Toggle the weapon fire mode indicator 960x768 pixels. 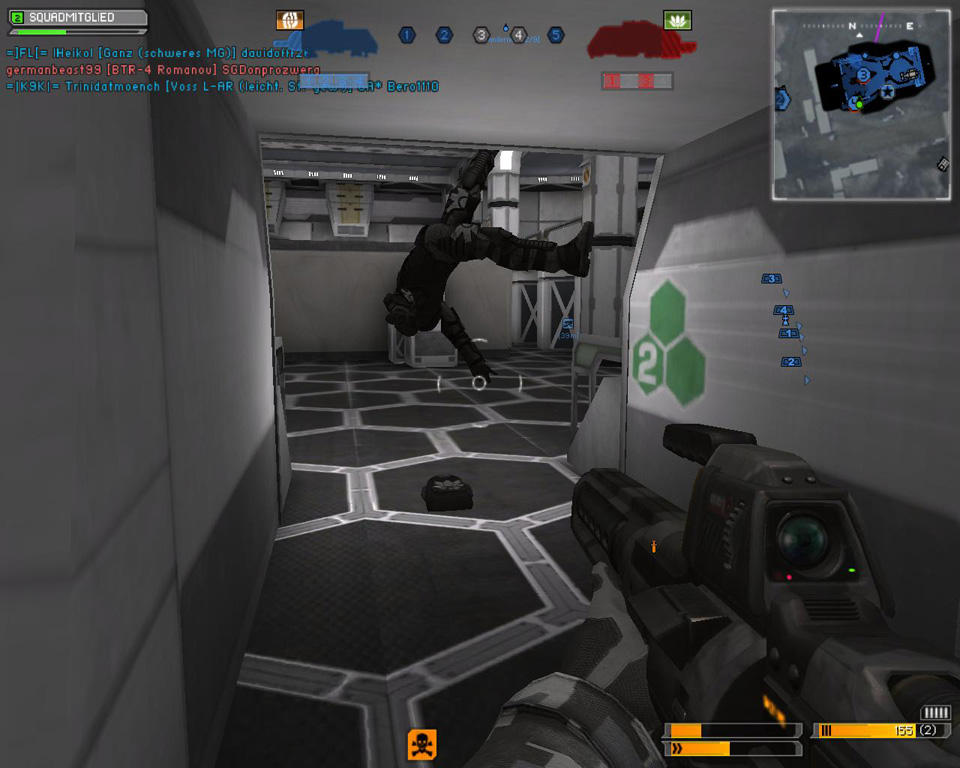click(936, 713)
